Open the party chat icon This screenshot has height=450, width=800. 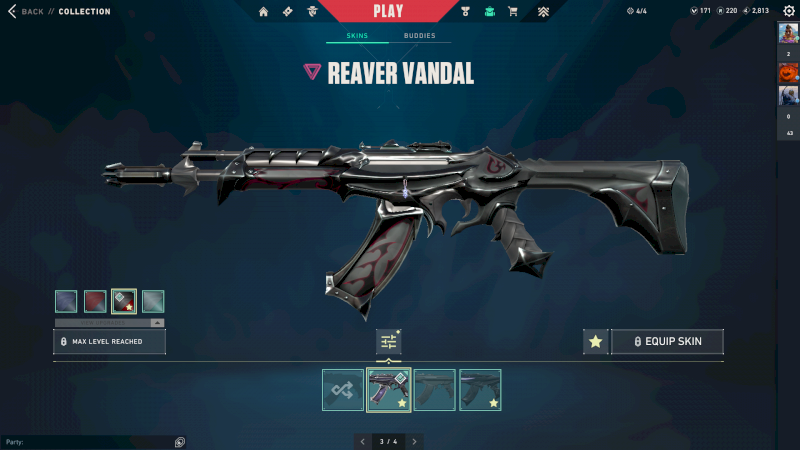(x=180, y=442)
